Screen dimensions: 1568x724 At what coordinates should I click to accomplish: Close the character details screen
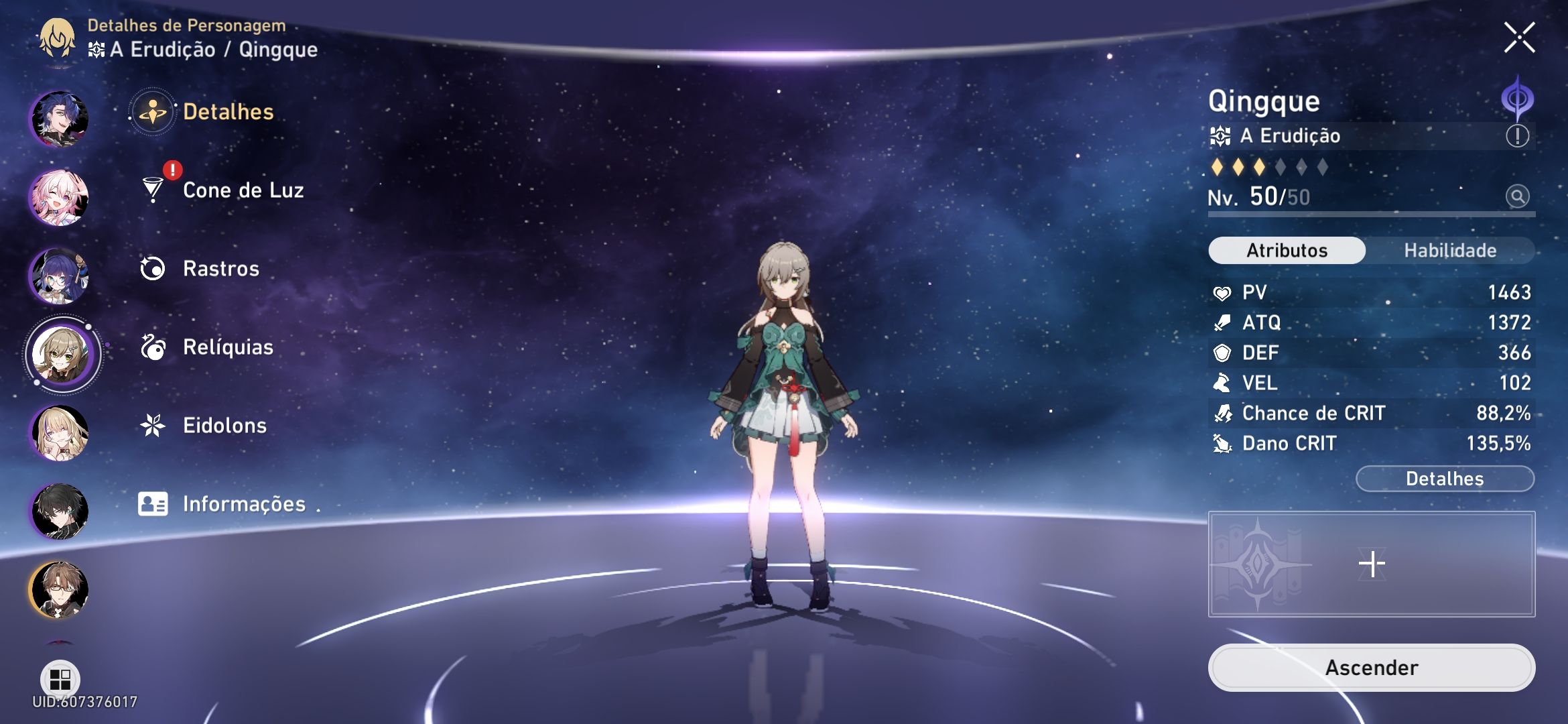coord(1521,37)
